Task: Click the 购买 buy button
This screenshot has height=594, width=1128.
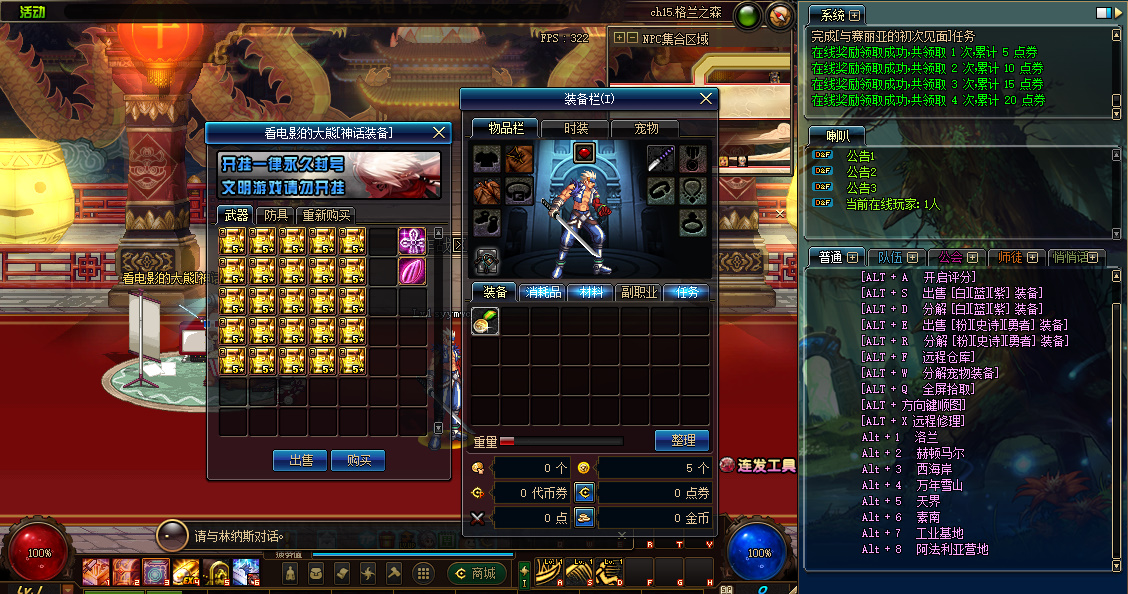Action: (x=358, y=460)
